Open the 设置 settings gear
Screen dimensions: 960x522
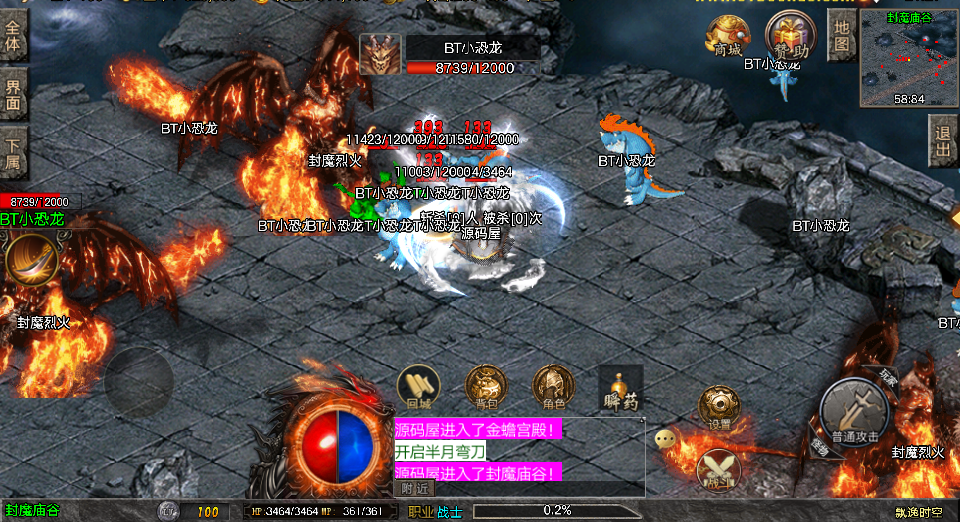pyautogui.click(x=719, y=407)
